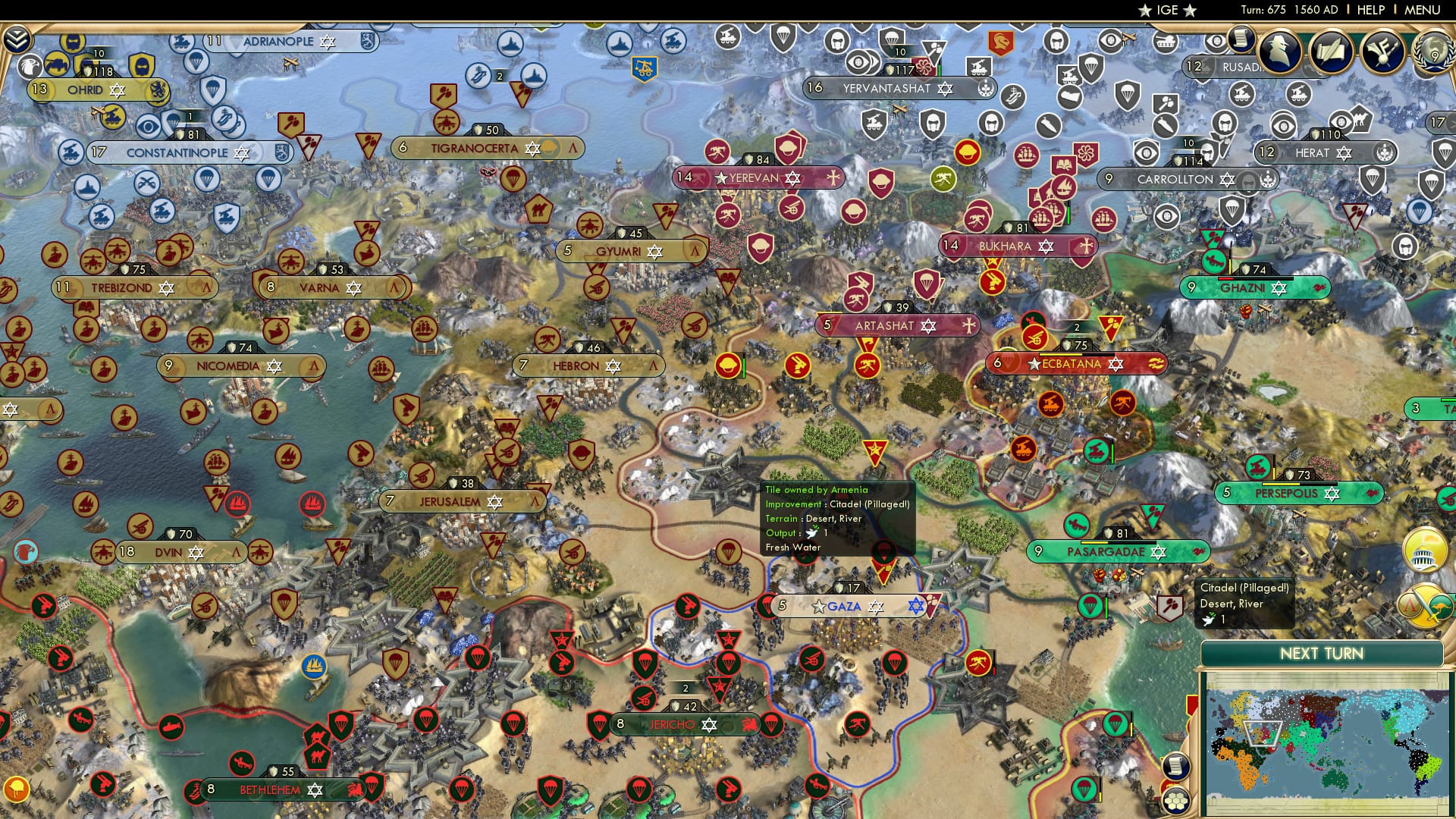Viewport: 1456px width, 819px height.
Task: Open Diplomacy via the capitol building icon
Action: tap(1424, 551)
